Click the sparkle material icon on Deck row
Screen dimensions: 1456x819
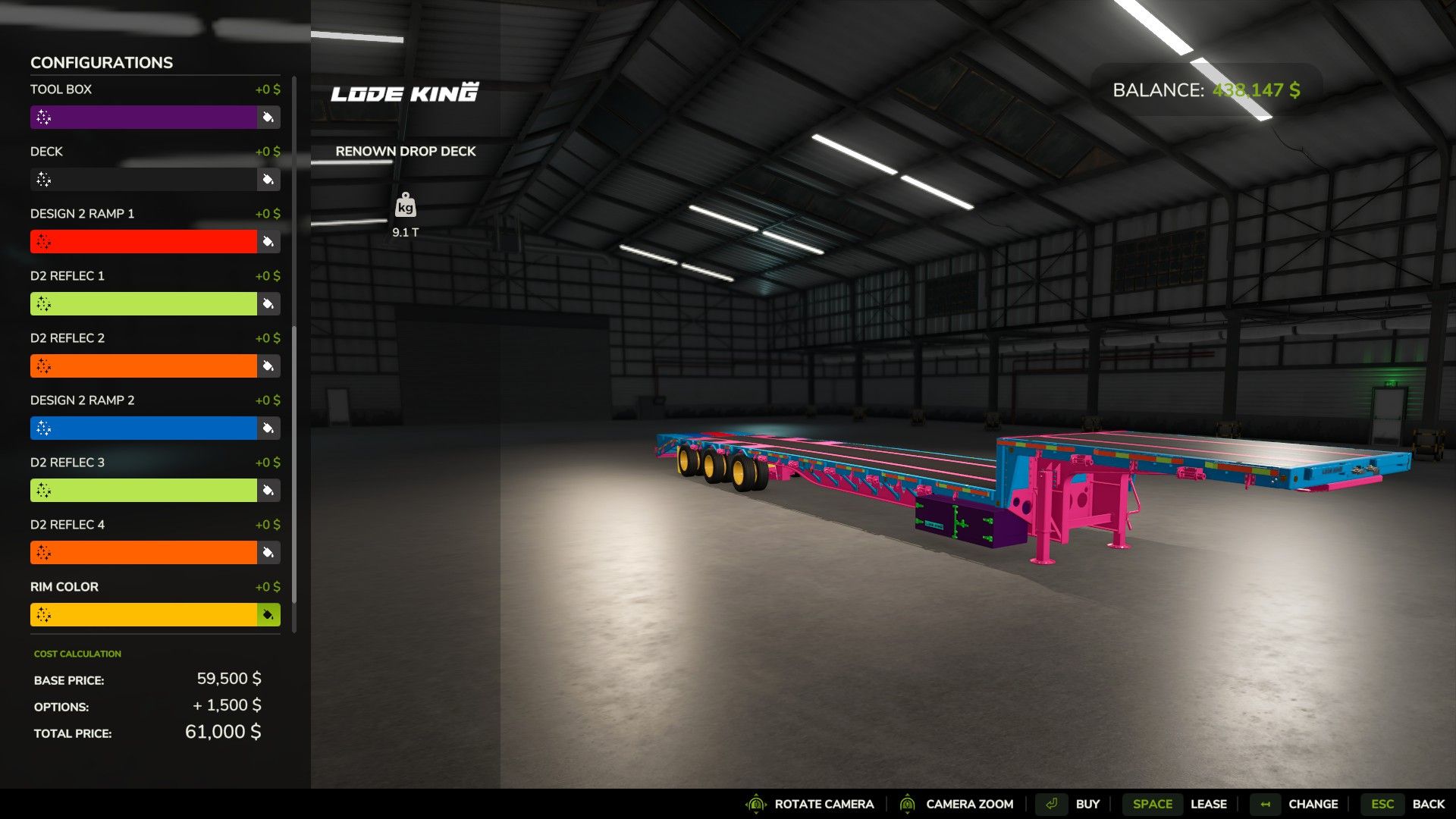tap(45, 180)
